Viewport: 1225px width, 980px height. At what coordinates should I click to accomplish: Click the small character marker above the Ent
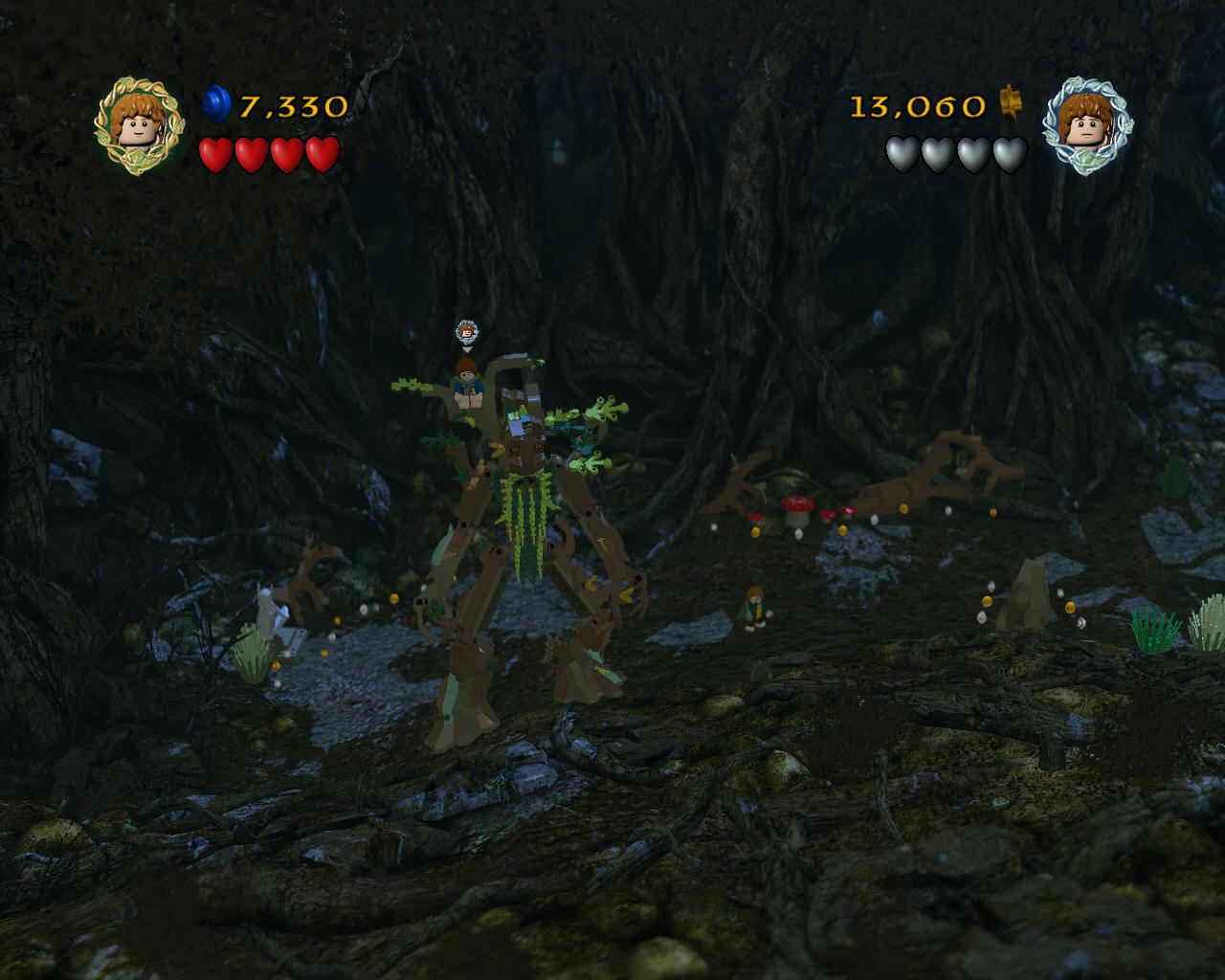[466, 332]
